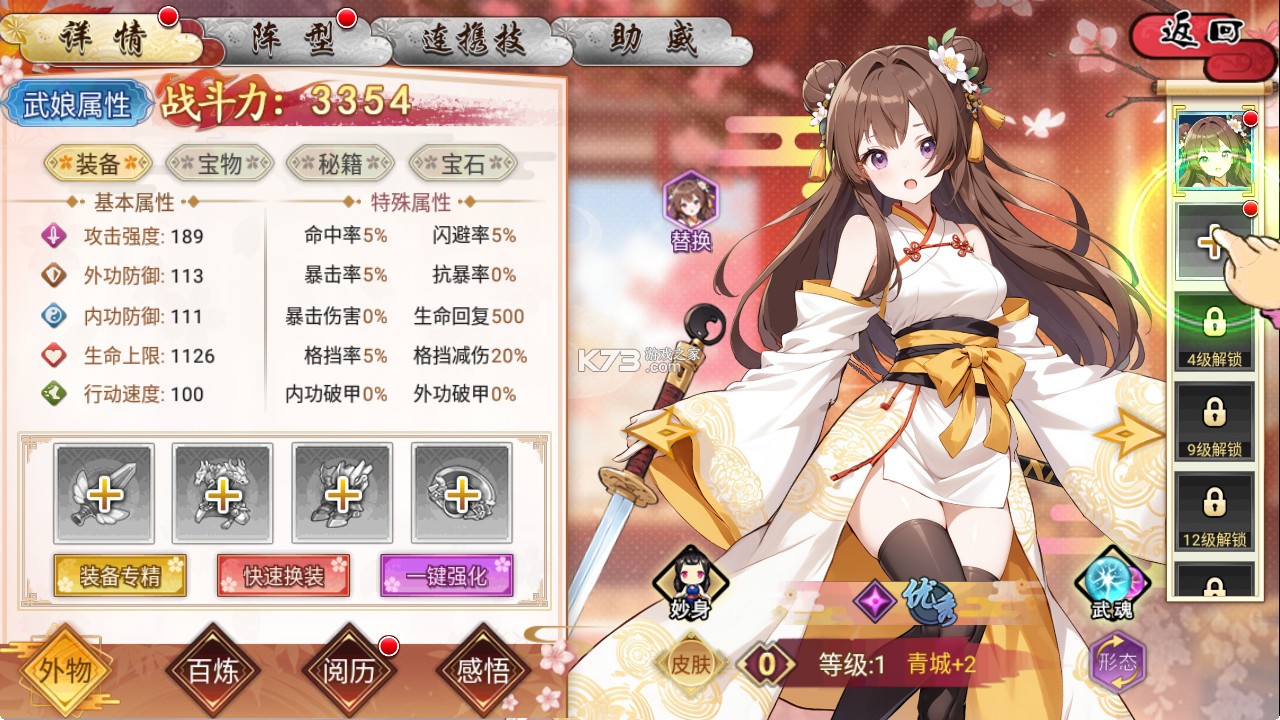Toggle the 秘籍 category
The image size is (1280, 720).
(x=340, y=165)
